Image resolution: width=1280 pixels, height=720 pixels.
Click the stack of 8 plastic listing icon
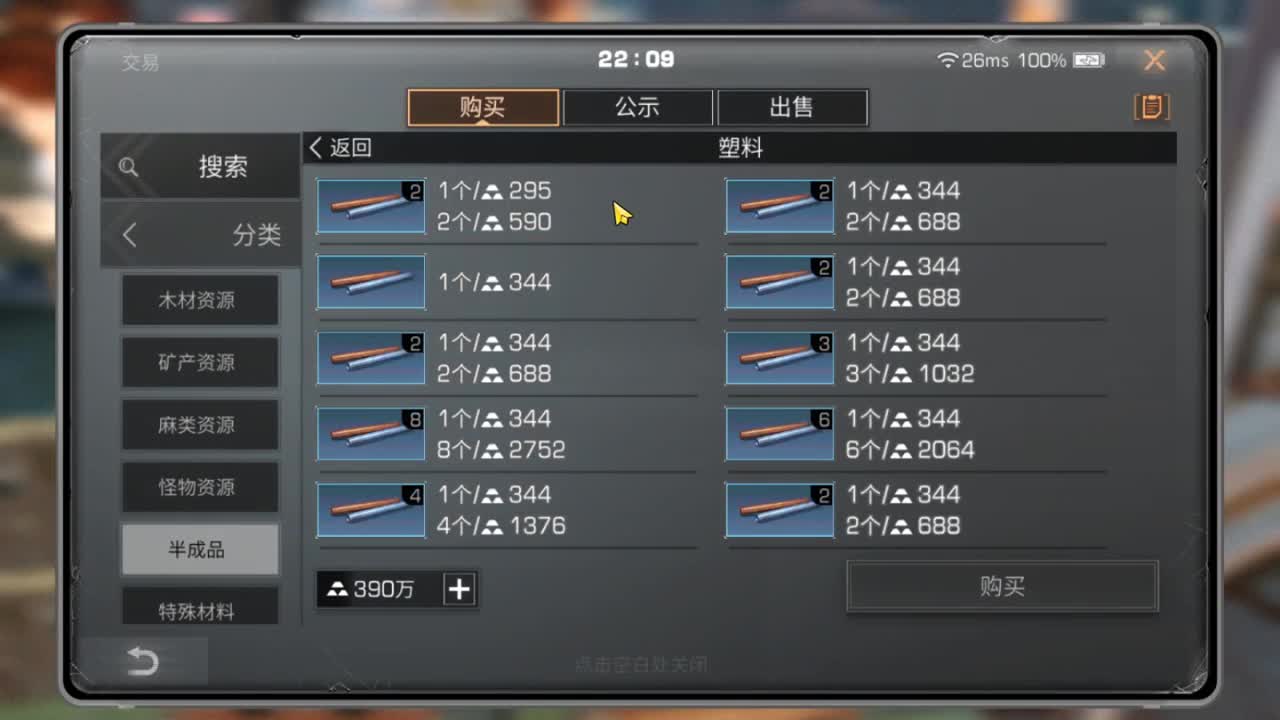pyautogui.click(x=371, y=434)
